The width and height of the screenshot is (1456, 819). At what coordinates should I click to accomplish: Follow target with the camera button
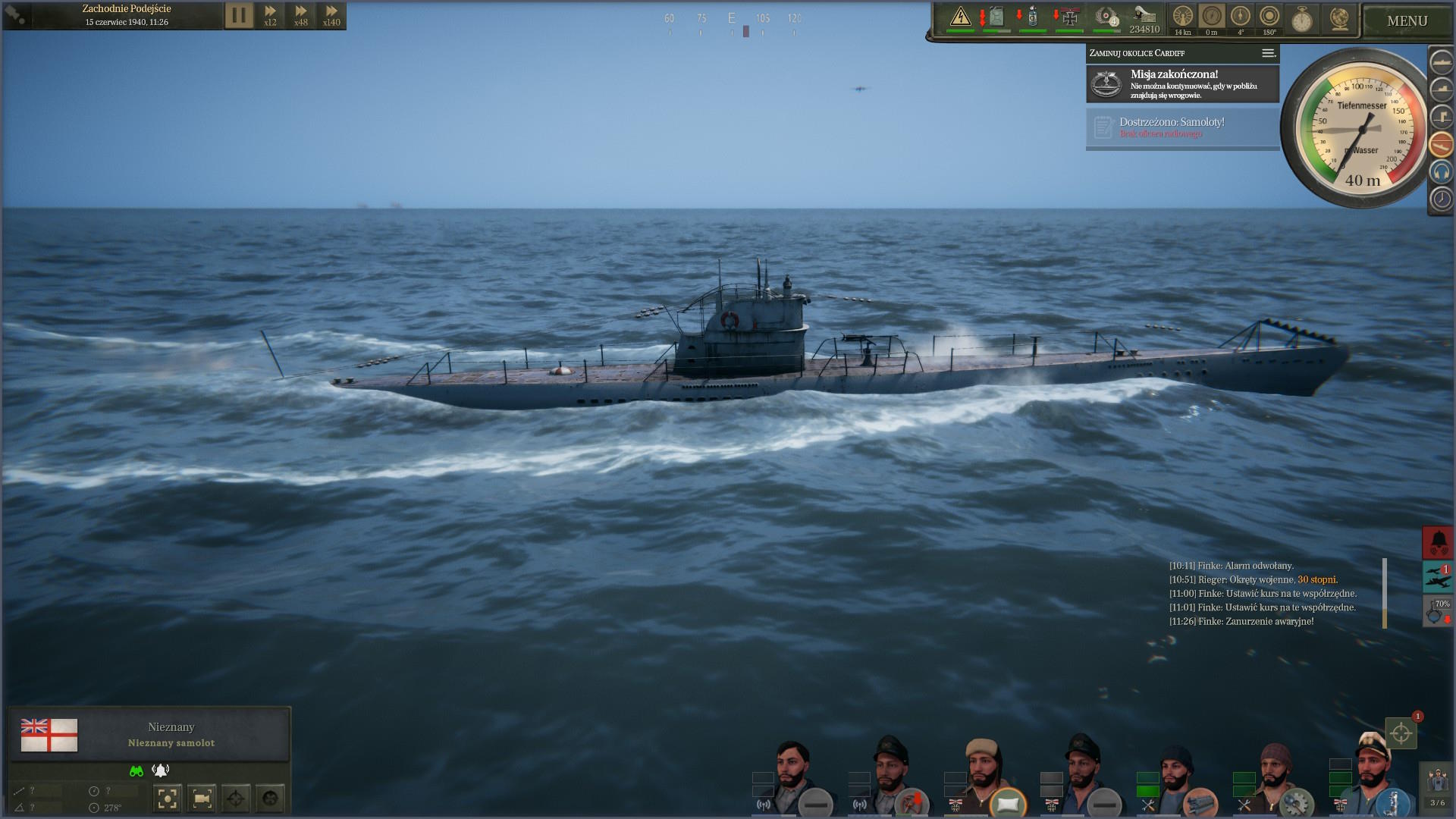tap(202, 798)
